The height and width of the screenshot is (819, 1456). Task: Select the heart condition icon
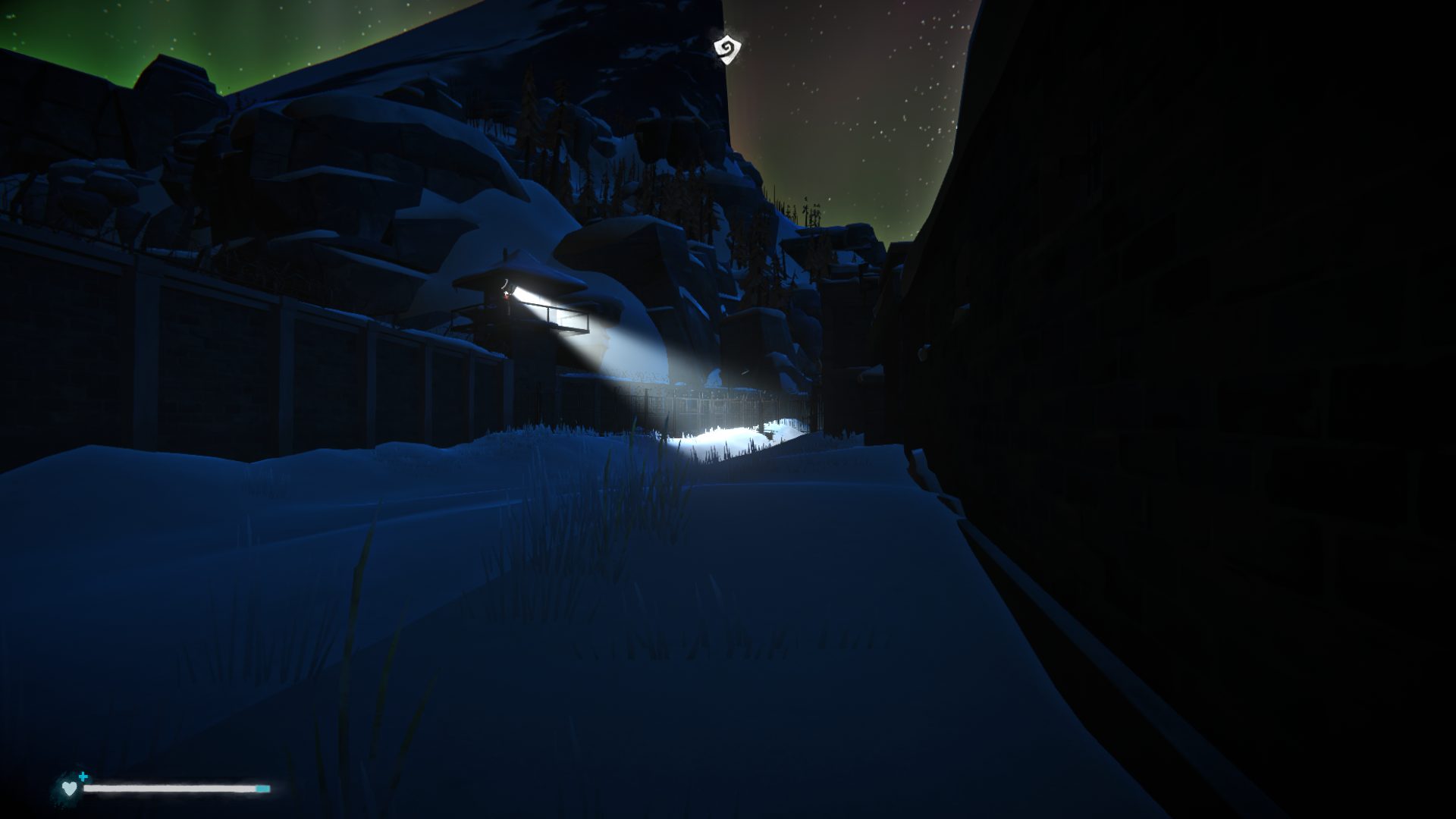point(69,789)
